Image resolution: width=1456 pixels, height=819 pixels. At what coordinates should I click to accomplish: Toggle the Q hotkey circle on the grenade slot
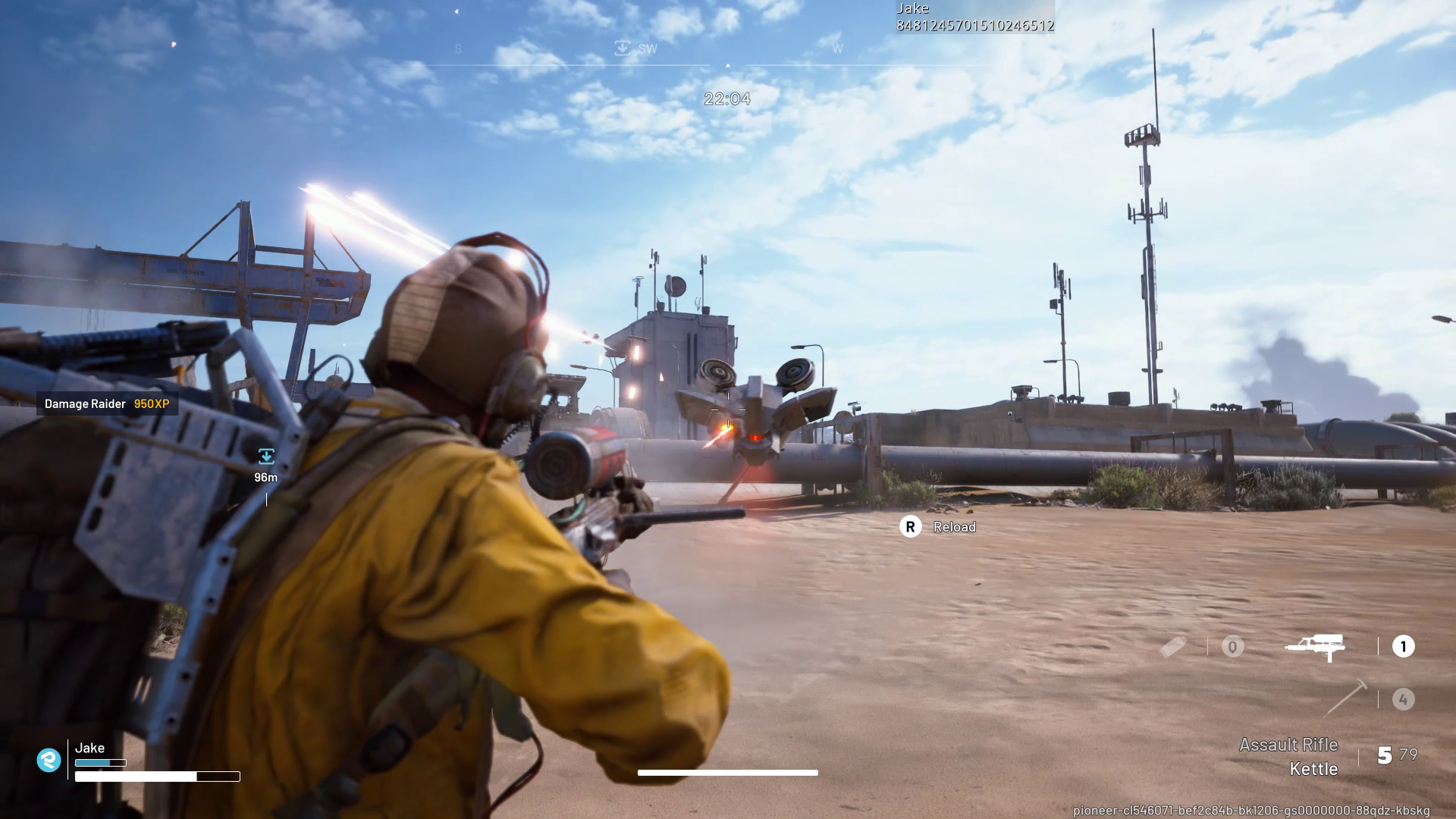coord(1233,647)
